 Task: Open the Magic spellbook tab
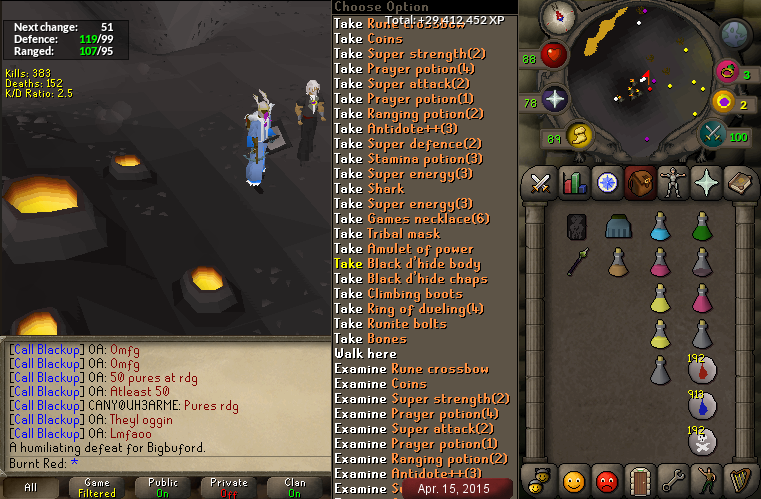click(x=739, y=183)
